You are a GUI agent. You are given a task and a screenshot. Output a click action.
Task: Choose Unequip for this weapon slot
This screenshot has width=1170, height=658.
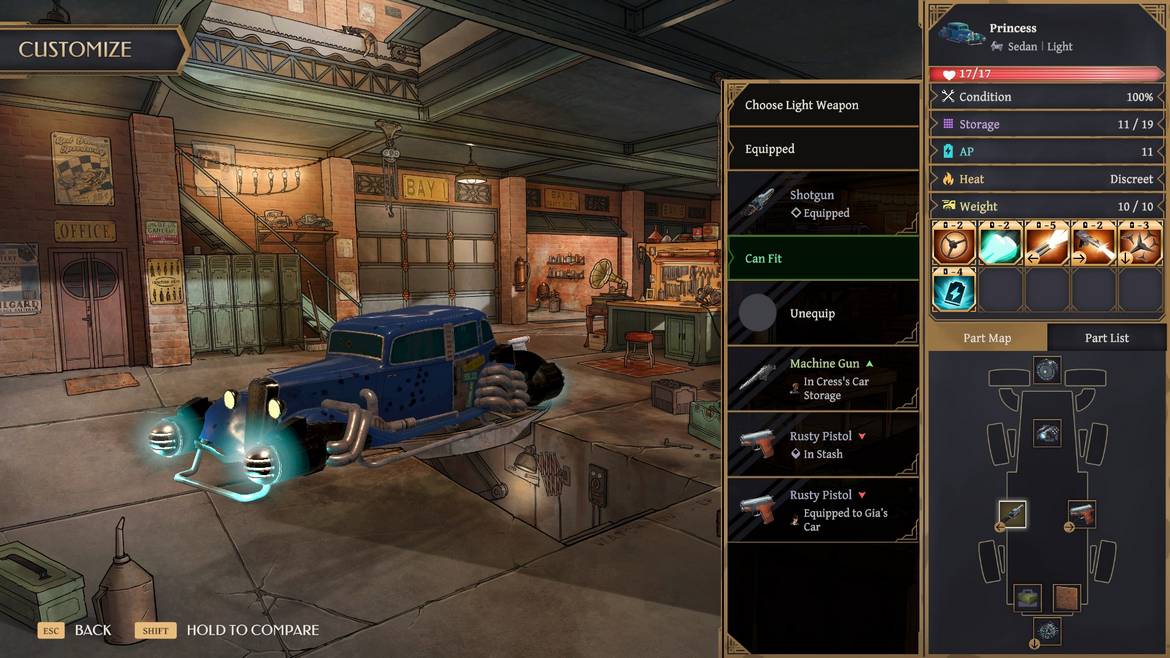[x=822, y=313]
